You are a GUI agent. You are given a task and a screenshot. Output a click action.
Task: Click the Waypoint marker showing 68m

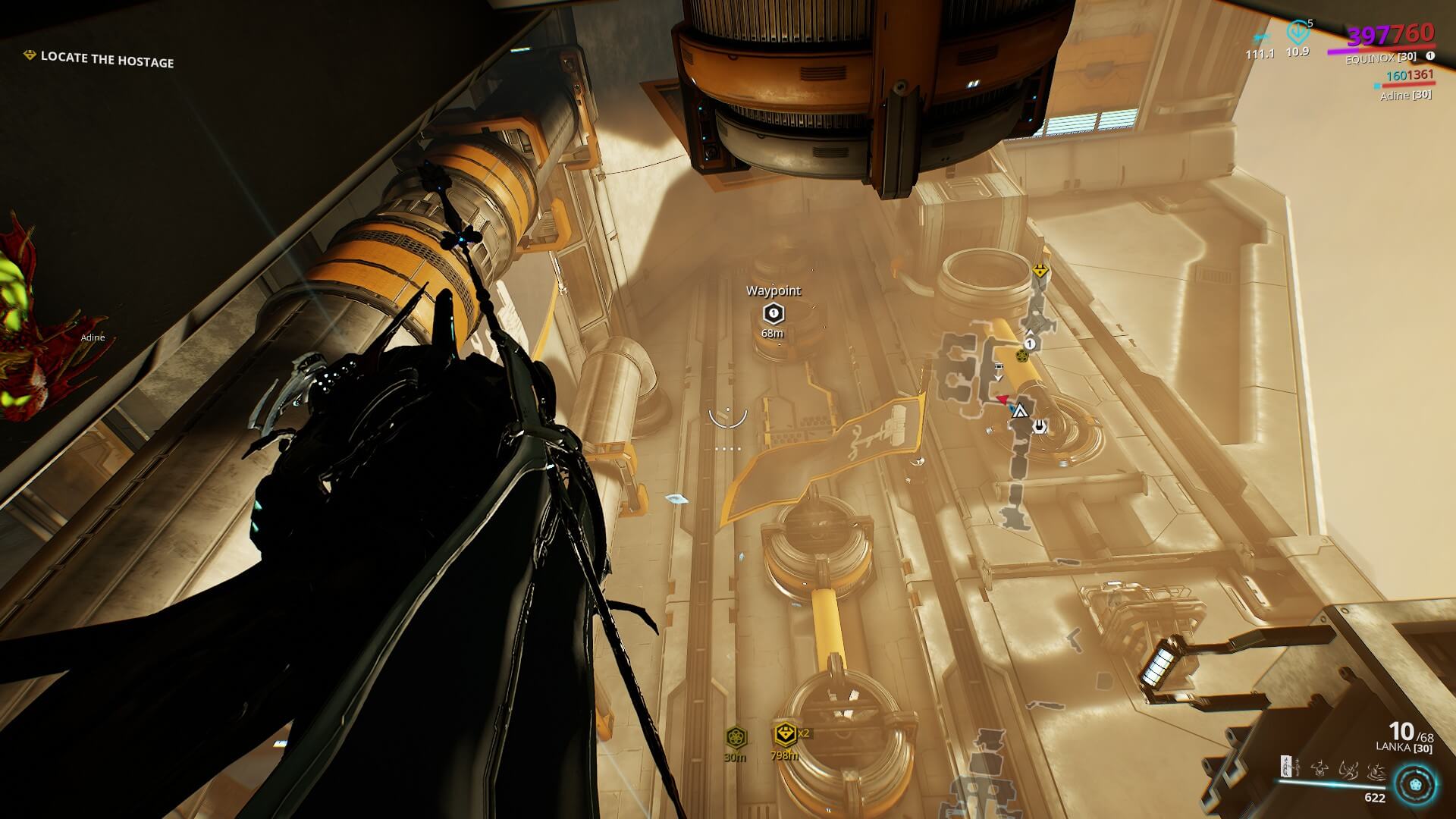pyautogui.click(x=773, y=312)
